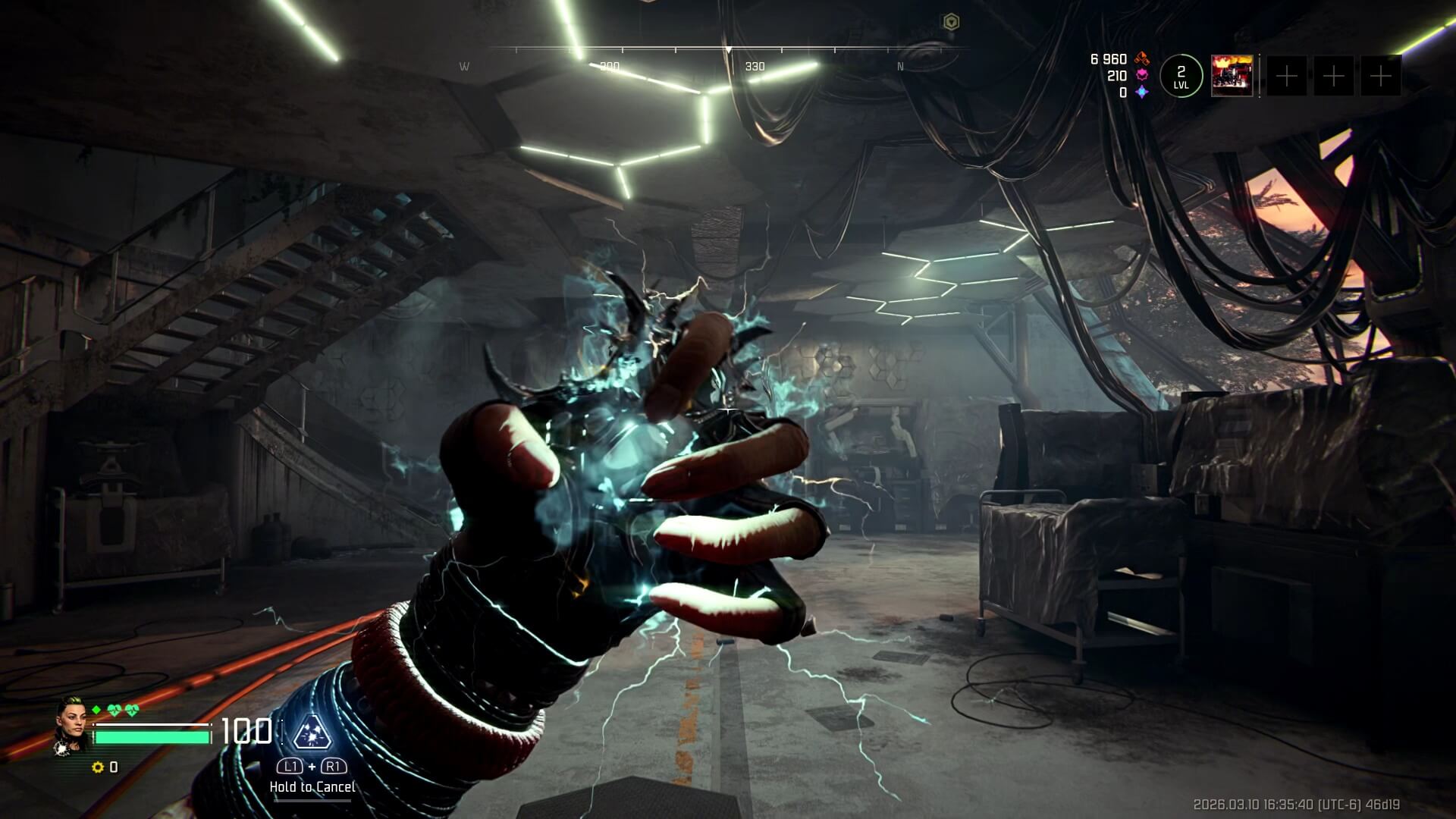Select the hexagon objective marker on compass
This screenshot has width=1456, height=819.
pyautogui.click(x=950, y=23)
